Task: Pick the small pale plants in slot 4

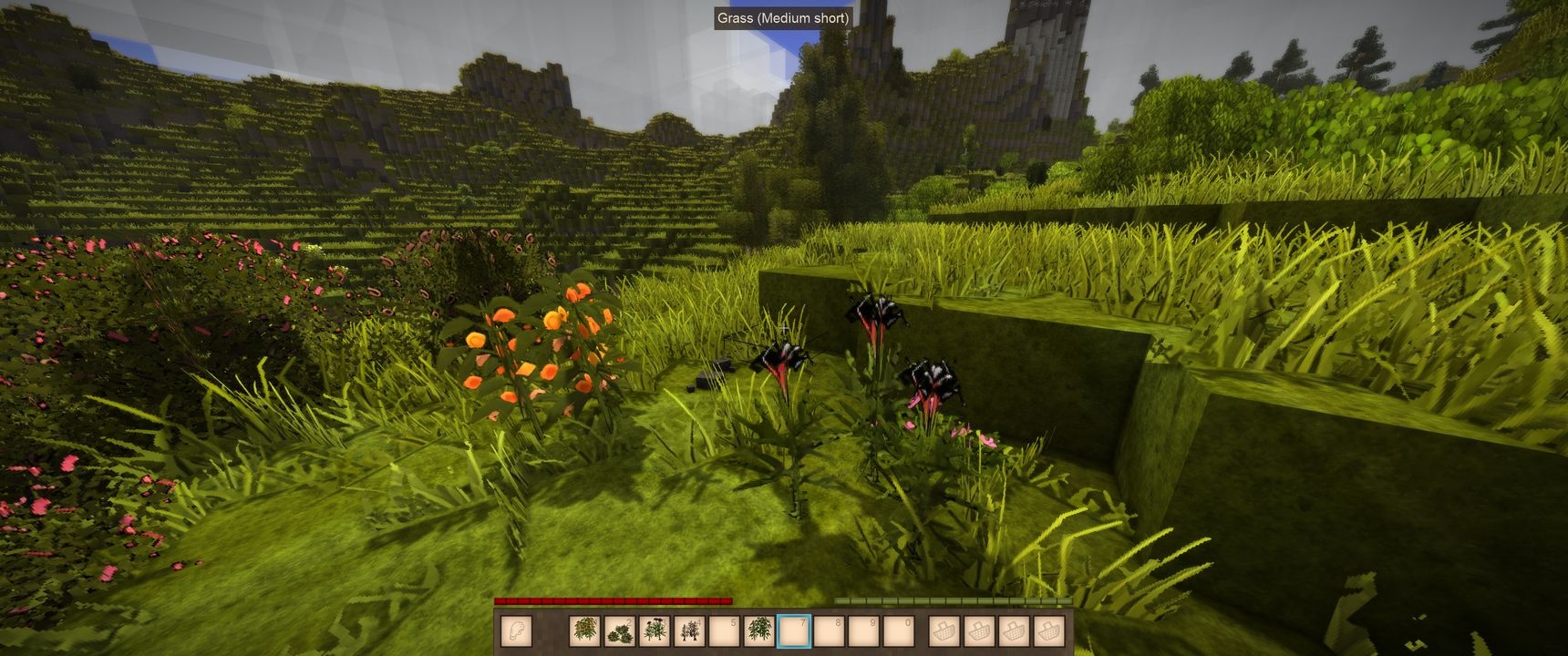Action: pyautogui.click(x=689, y=630)
